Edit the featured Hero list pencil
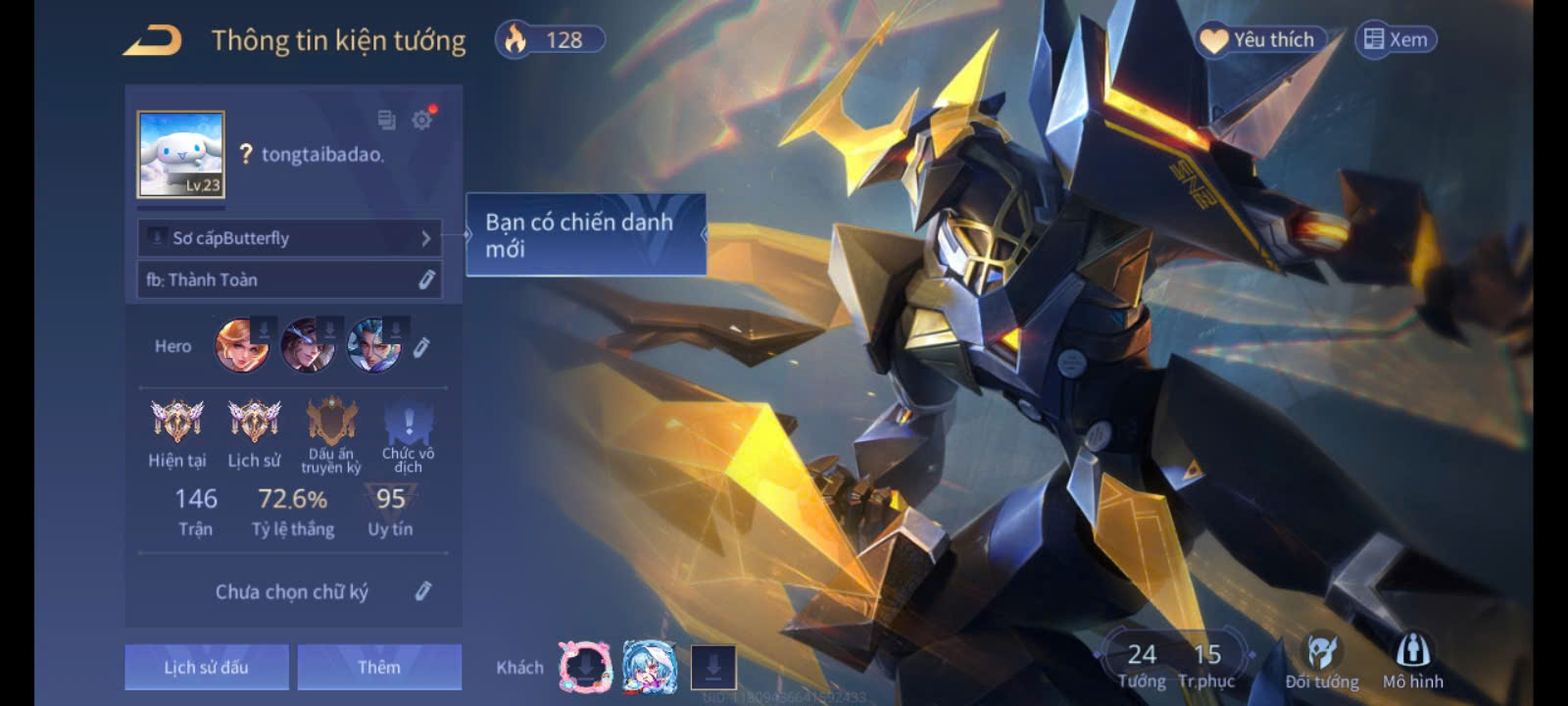This screenshot has width=1568, height=706. (421, 347)
